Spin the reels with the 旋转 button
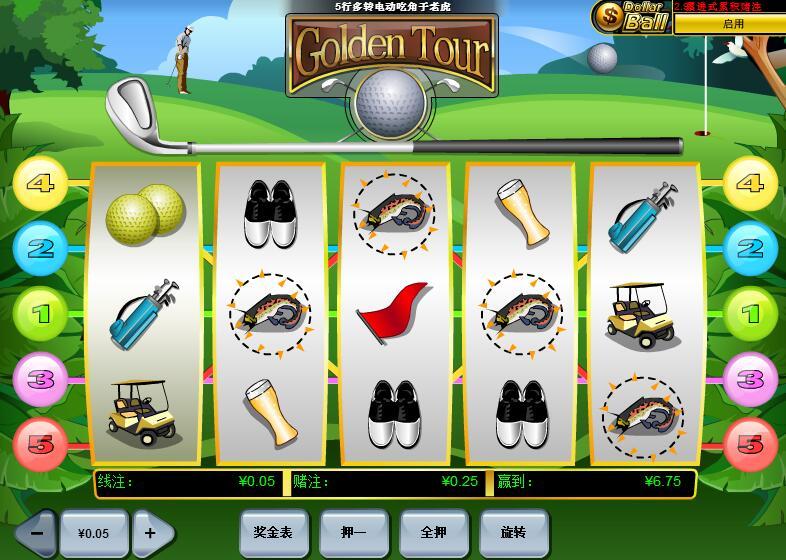 click(x=513, y=533)
